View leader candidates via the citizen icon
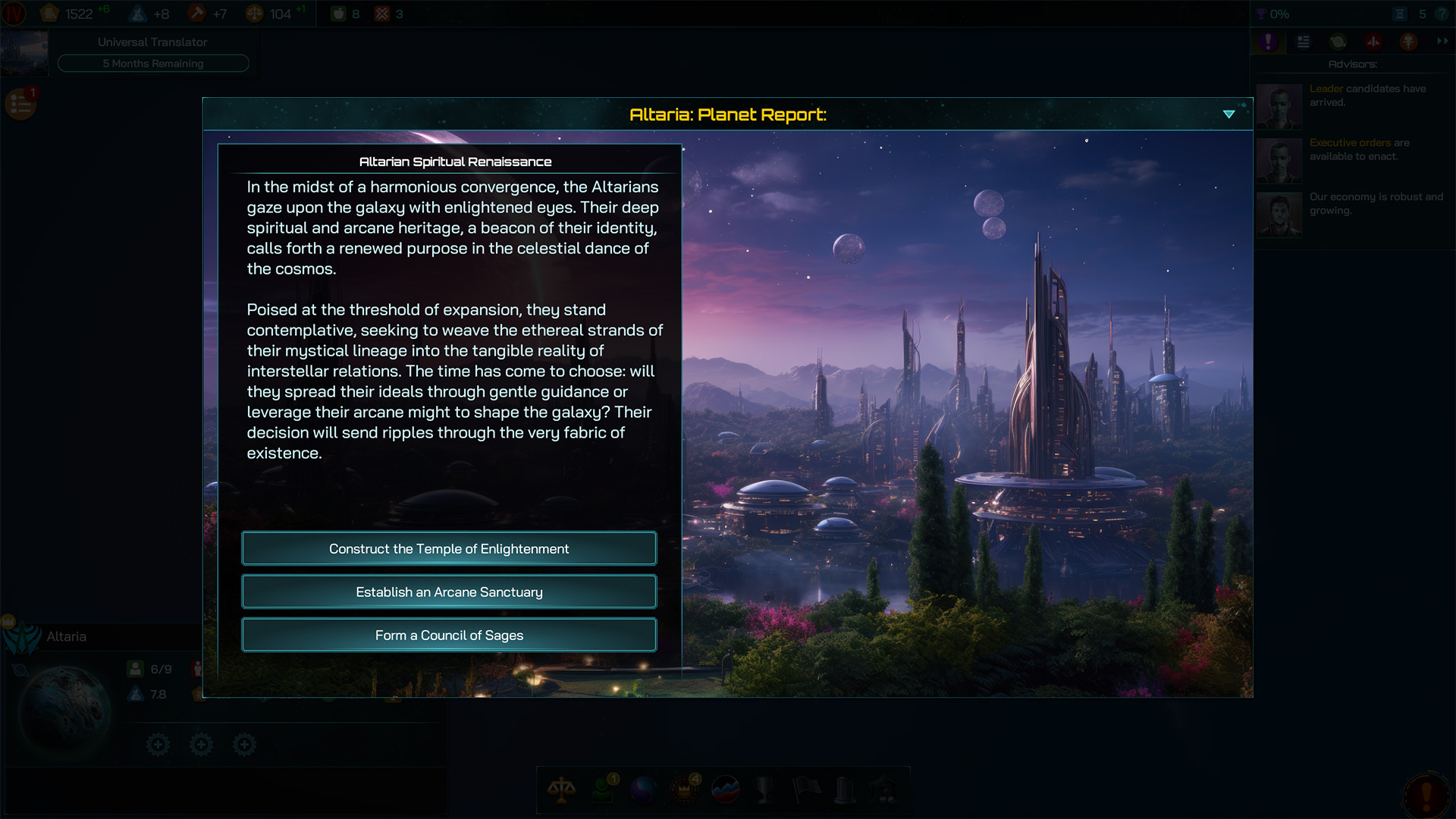The height and width of the screenshot is (819, 1456). click(602, 790)
